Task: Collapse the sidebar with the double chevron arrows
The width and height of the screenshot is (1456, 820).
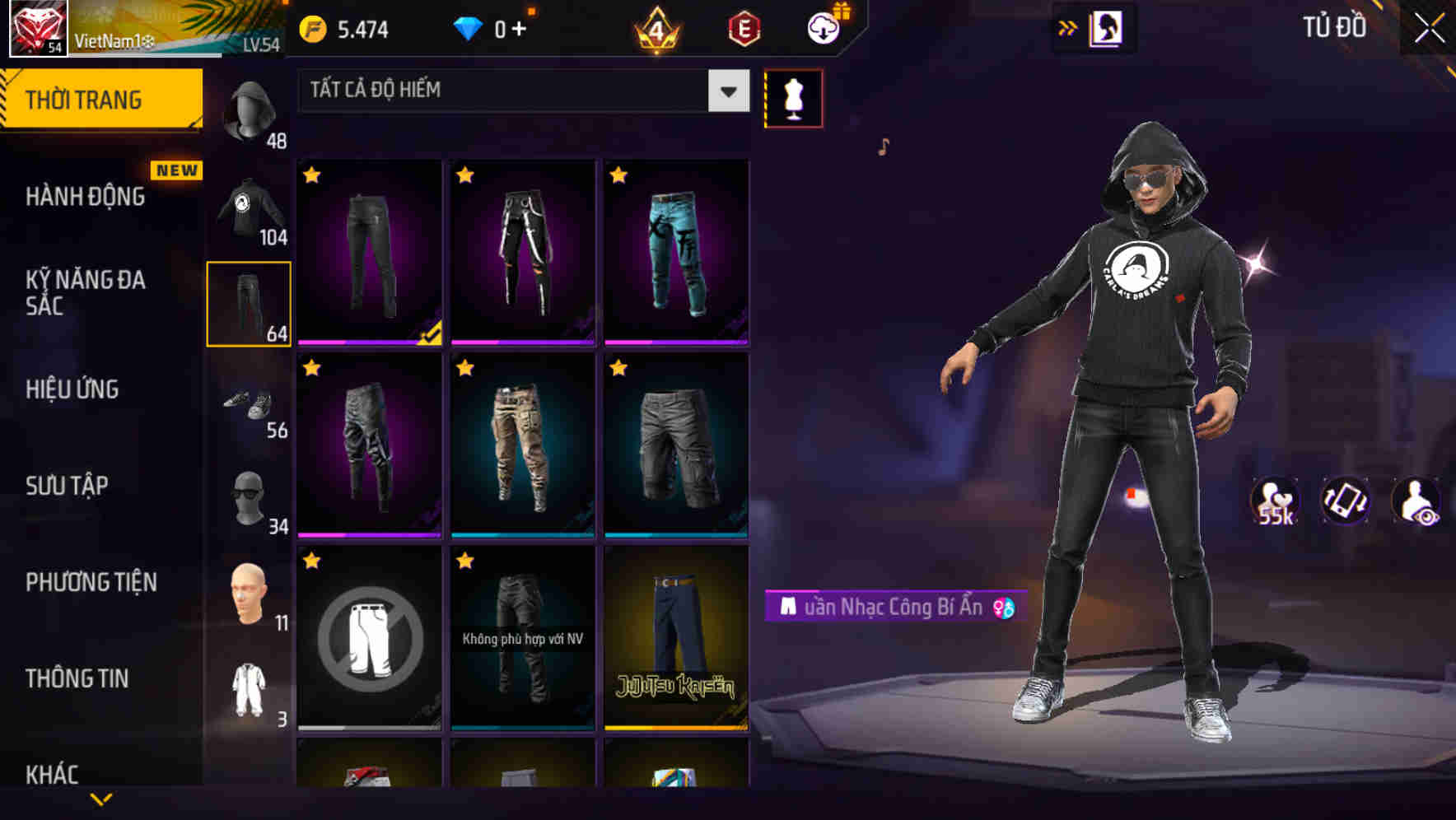Action: [x=1067, y=27]
